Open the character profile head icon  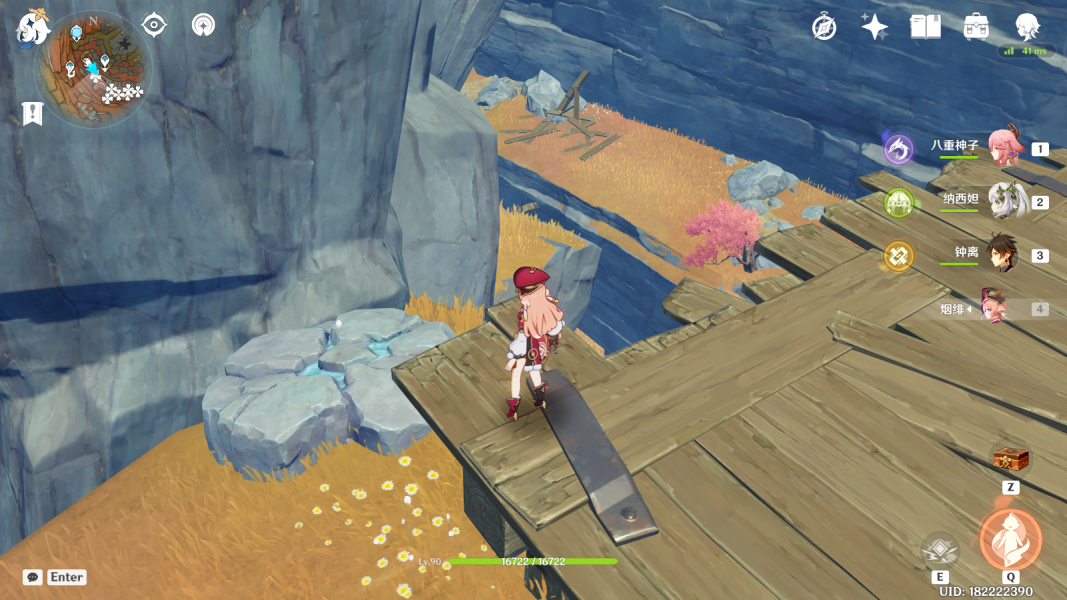click(x=1027, y=27)
